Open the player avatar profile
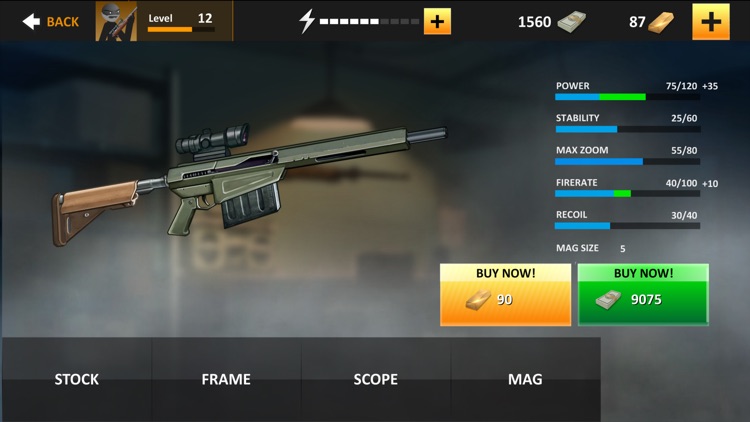Viewport: 750px width, 422px height. [116, 21]
